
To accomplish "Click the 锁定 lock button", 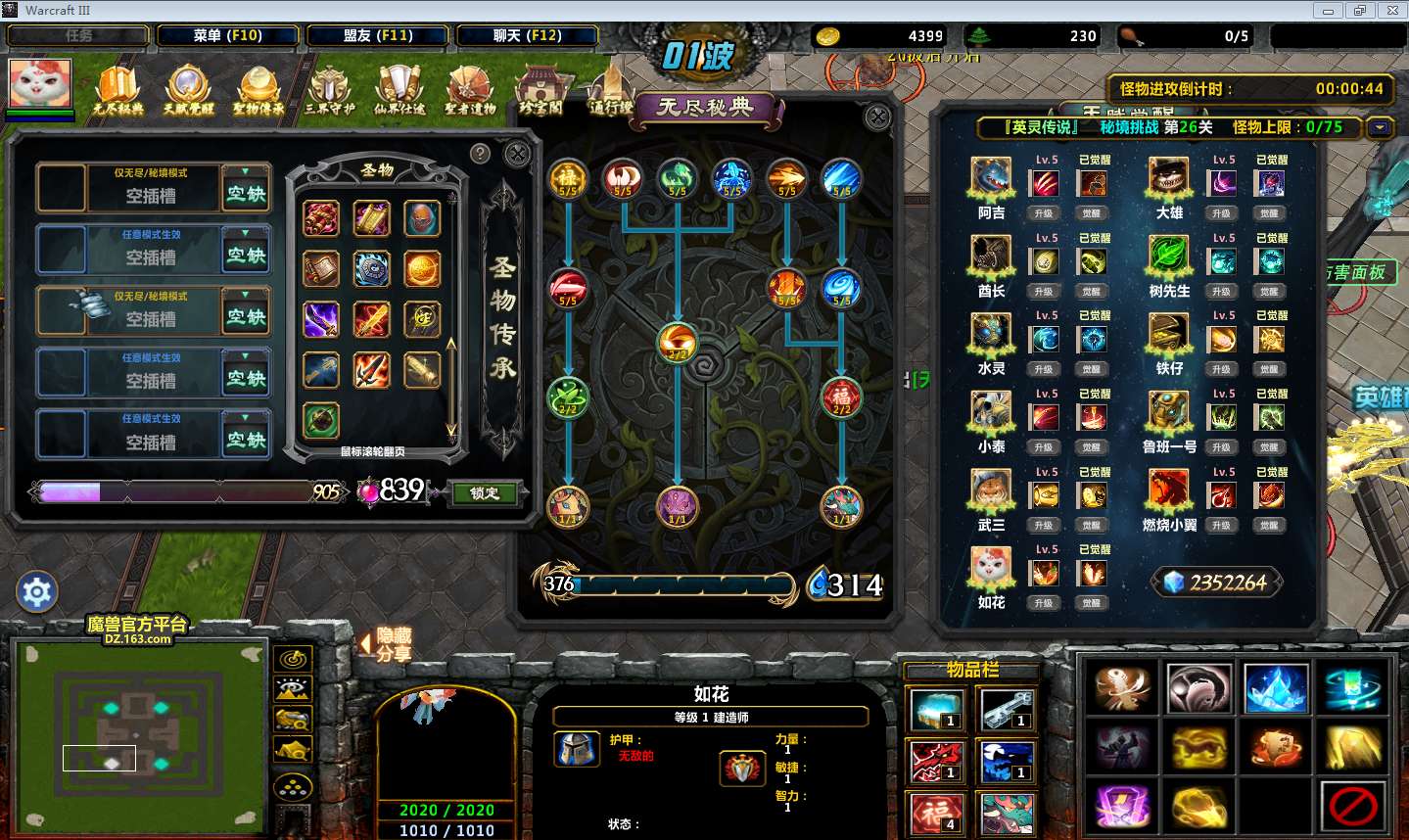I will click(485, 492).
